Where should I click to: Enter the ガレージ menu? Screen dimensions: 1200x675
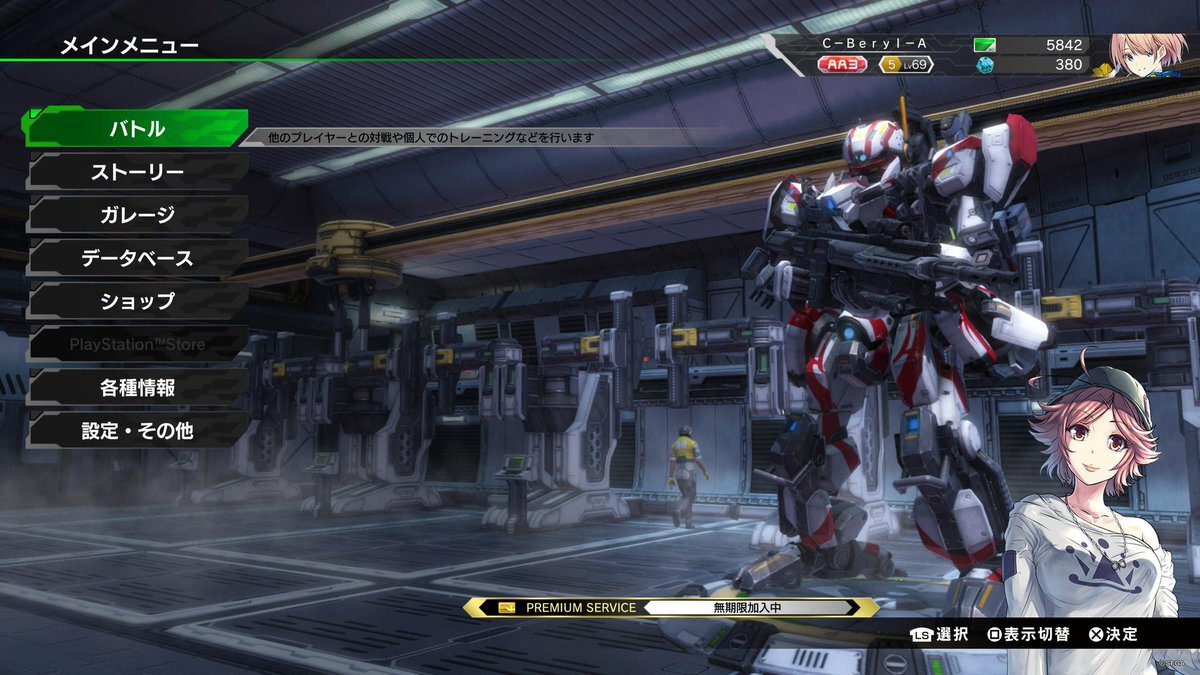pos(137,215)
